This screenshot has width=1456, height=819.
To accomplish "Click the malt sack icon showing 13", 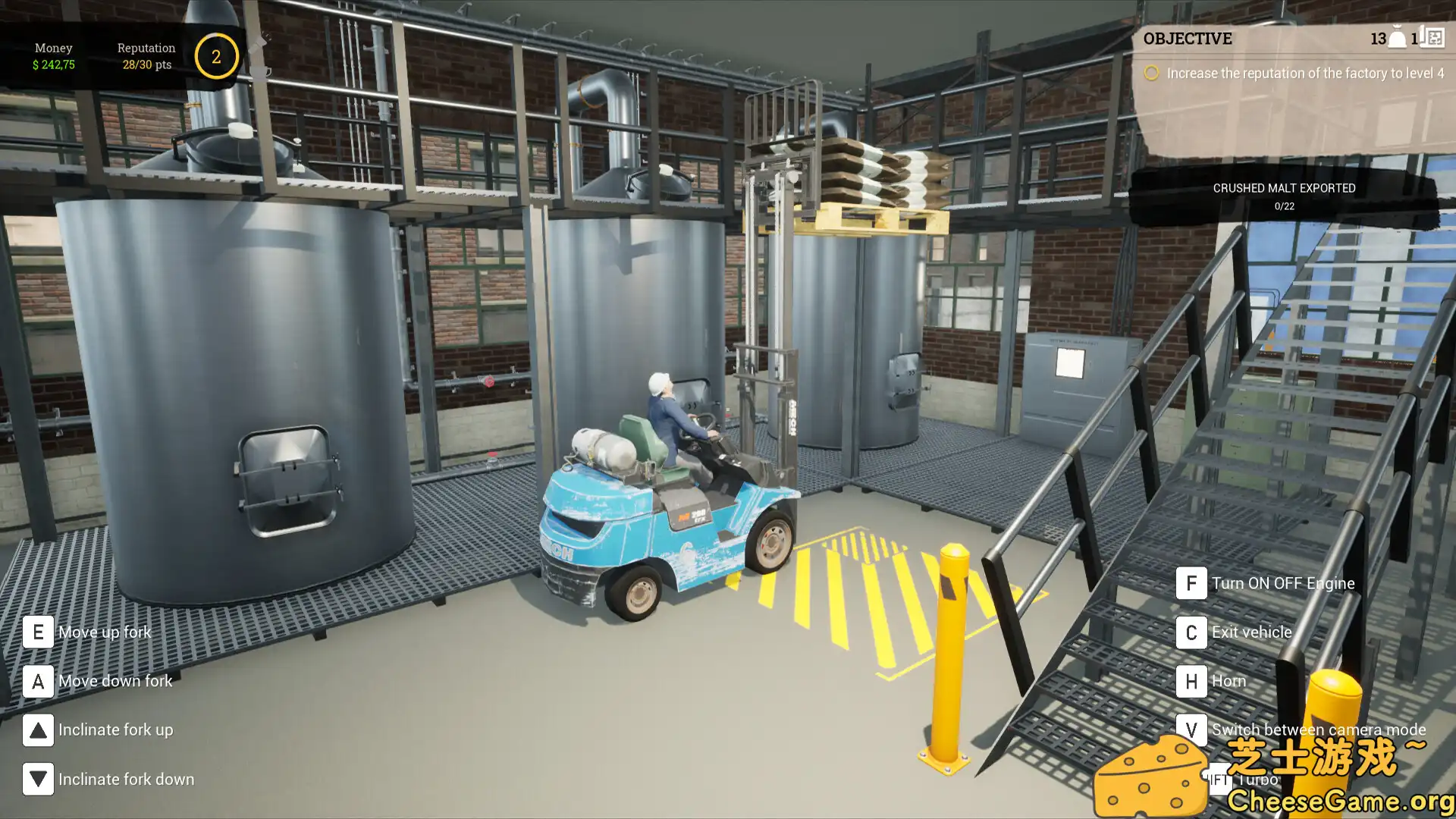I will click(x=1396, y=37).
